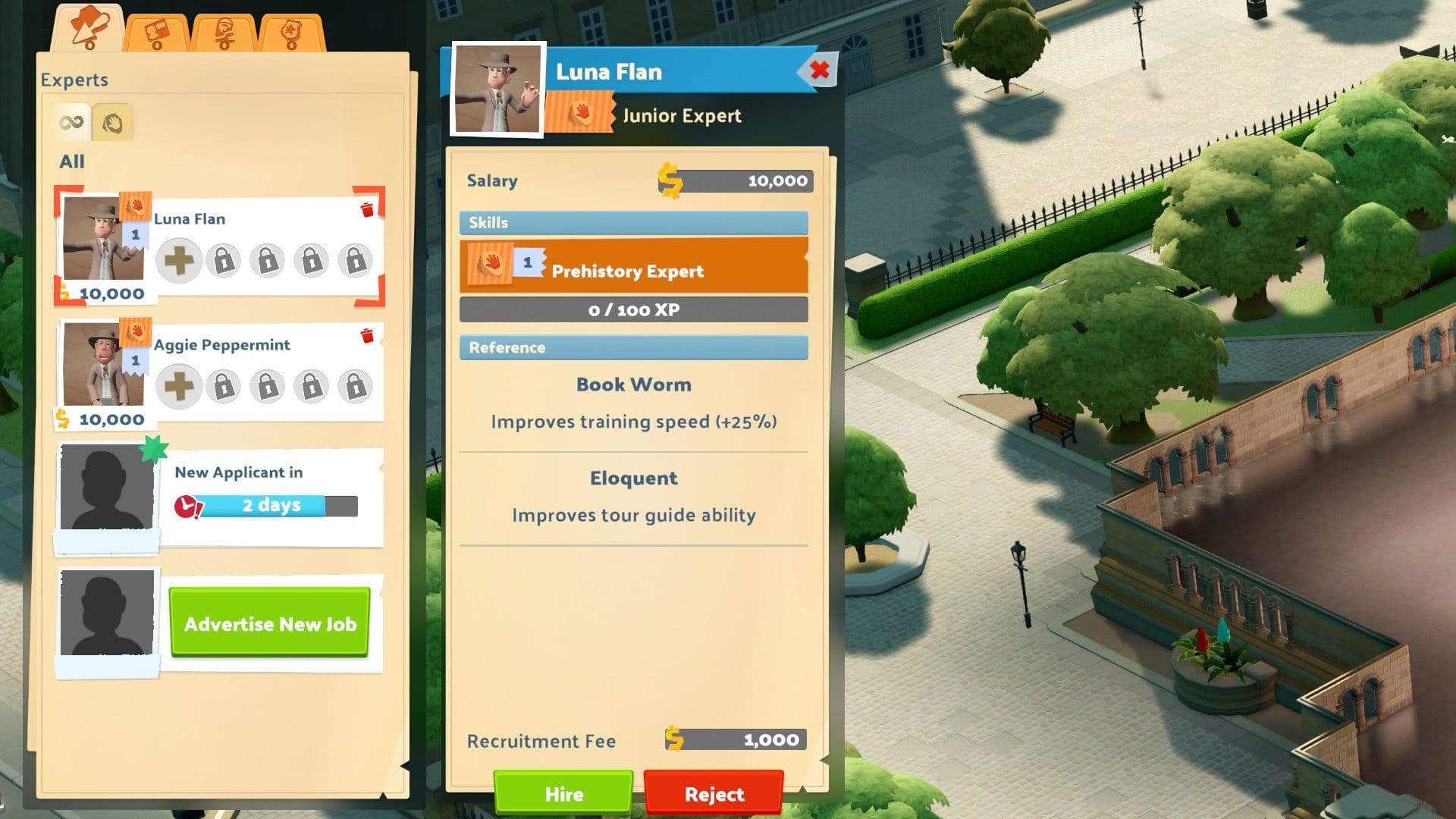The image size is (1456, 819).
Task: Select the infinity All filter toggle
Action: click(71, 122)
